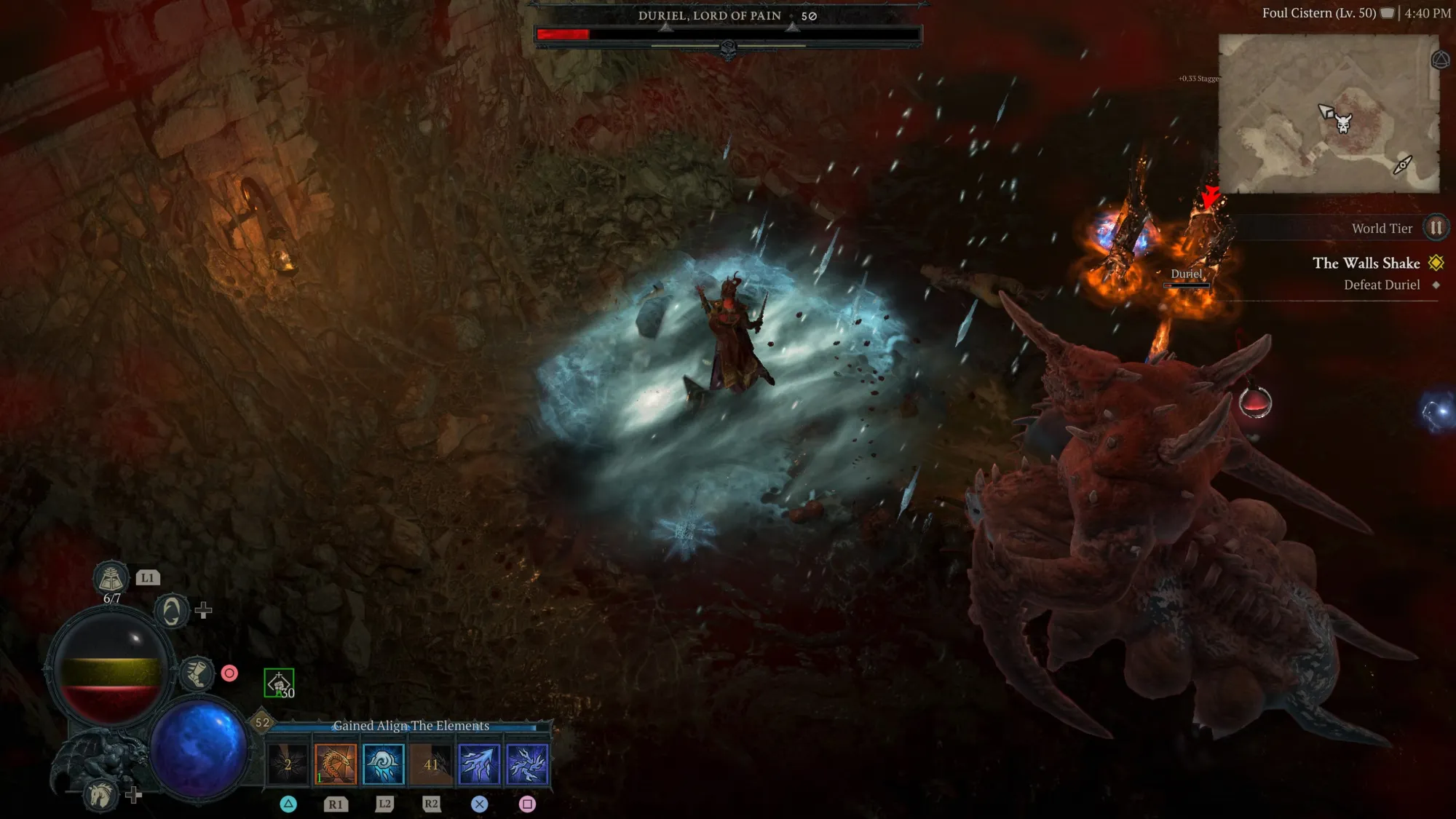Image resolution: width=1456 pixels, height=819 pixels.
Task: Cast the ice shards arrow skill
Action: (479, 764)
